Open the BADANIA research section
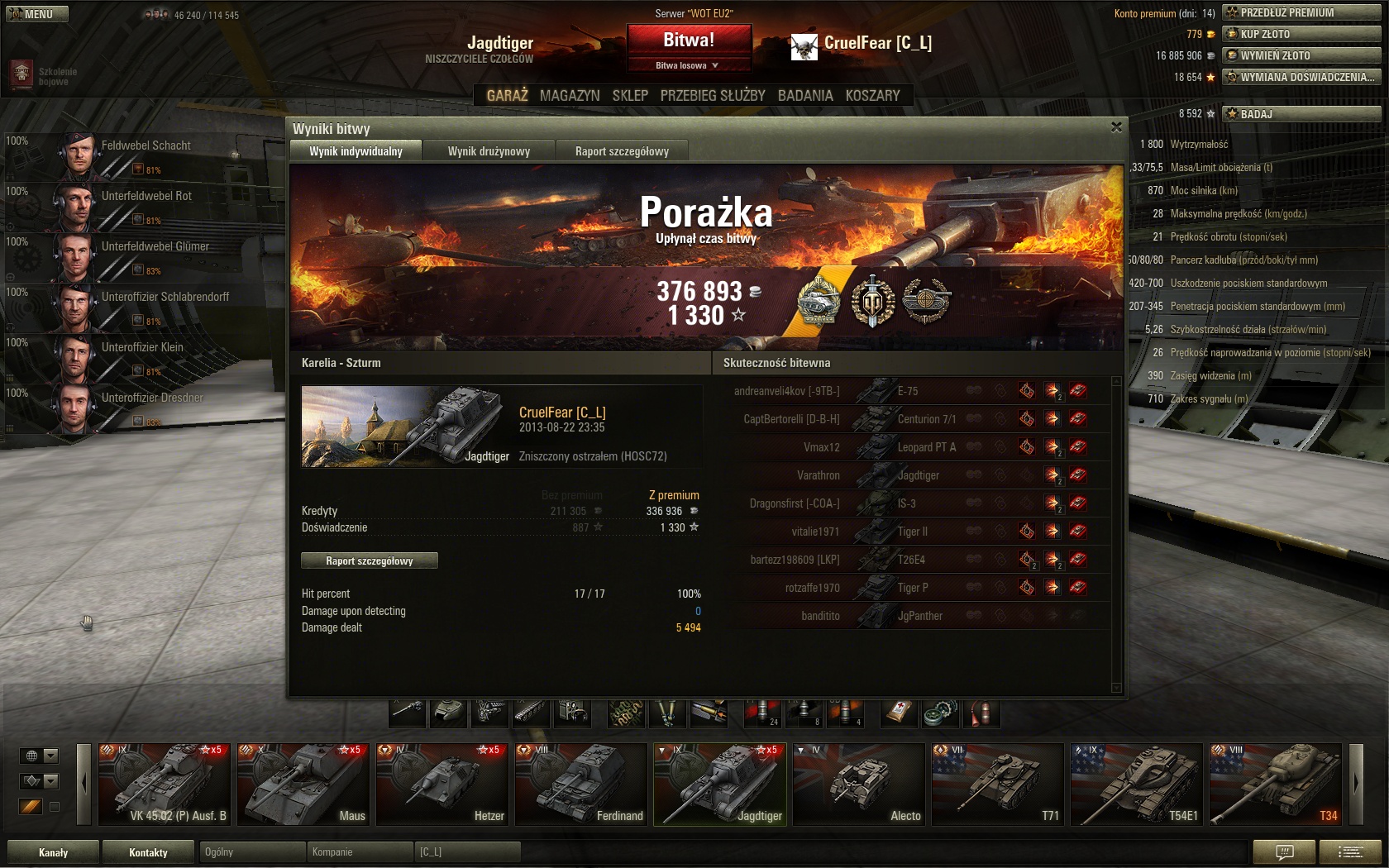Image resolution: width=1389 pixels, height=868 pixels. click(805, 95)
